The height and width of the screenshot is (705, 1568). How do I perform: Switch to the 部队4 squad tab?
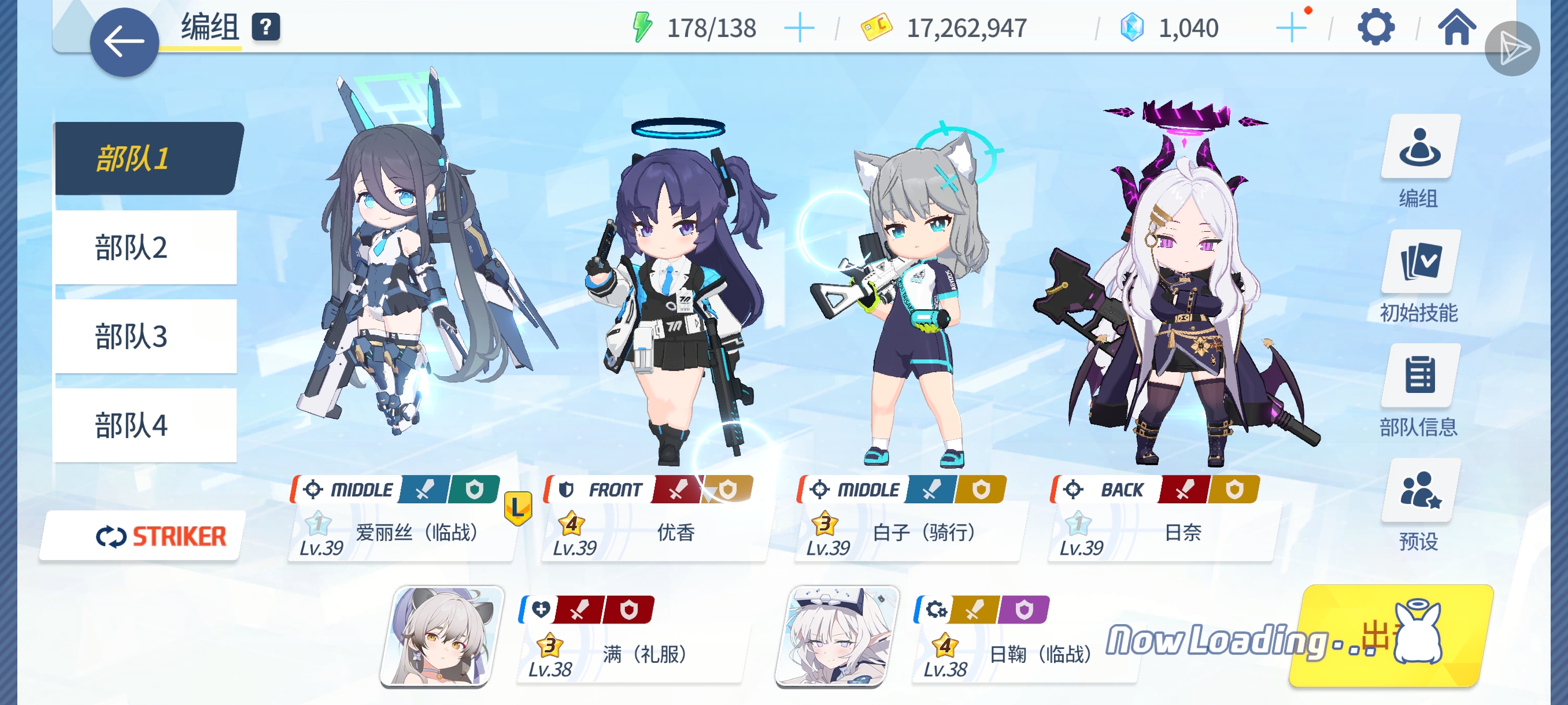tap(130, 424)
